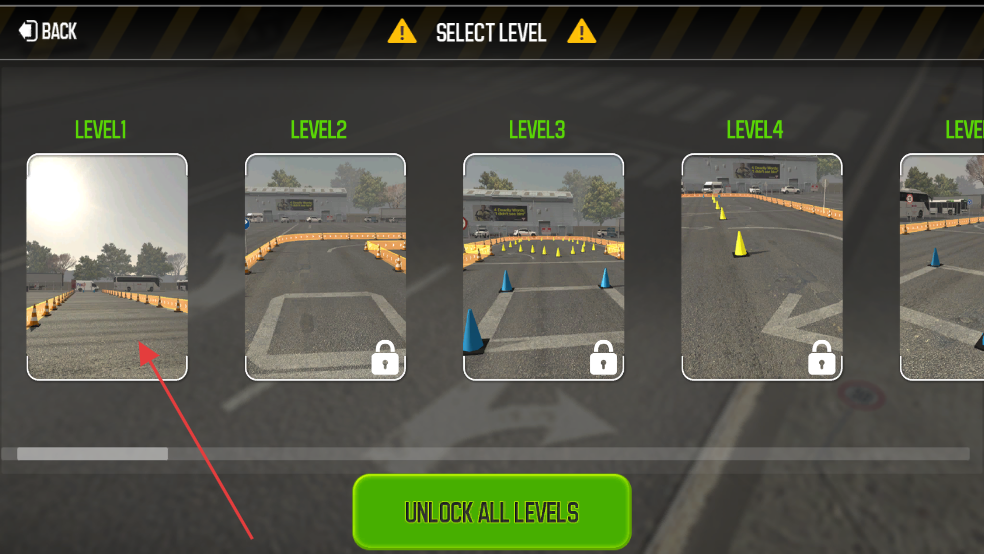Viewport: 984px width, 554px height.
Task: Select the partially visible fifth level tile
Action: [x=943, y=267]
